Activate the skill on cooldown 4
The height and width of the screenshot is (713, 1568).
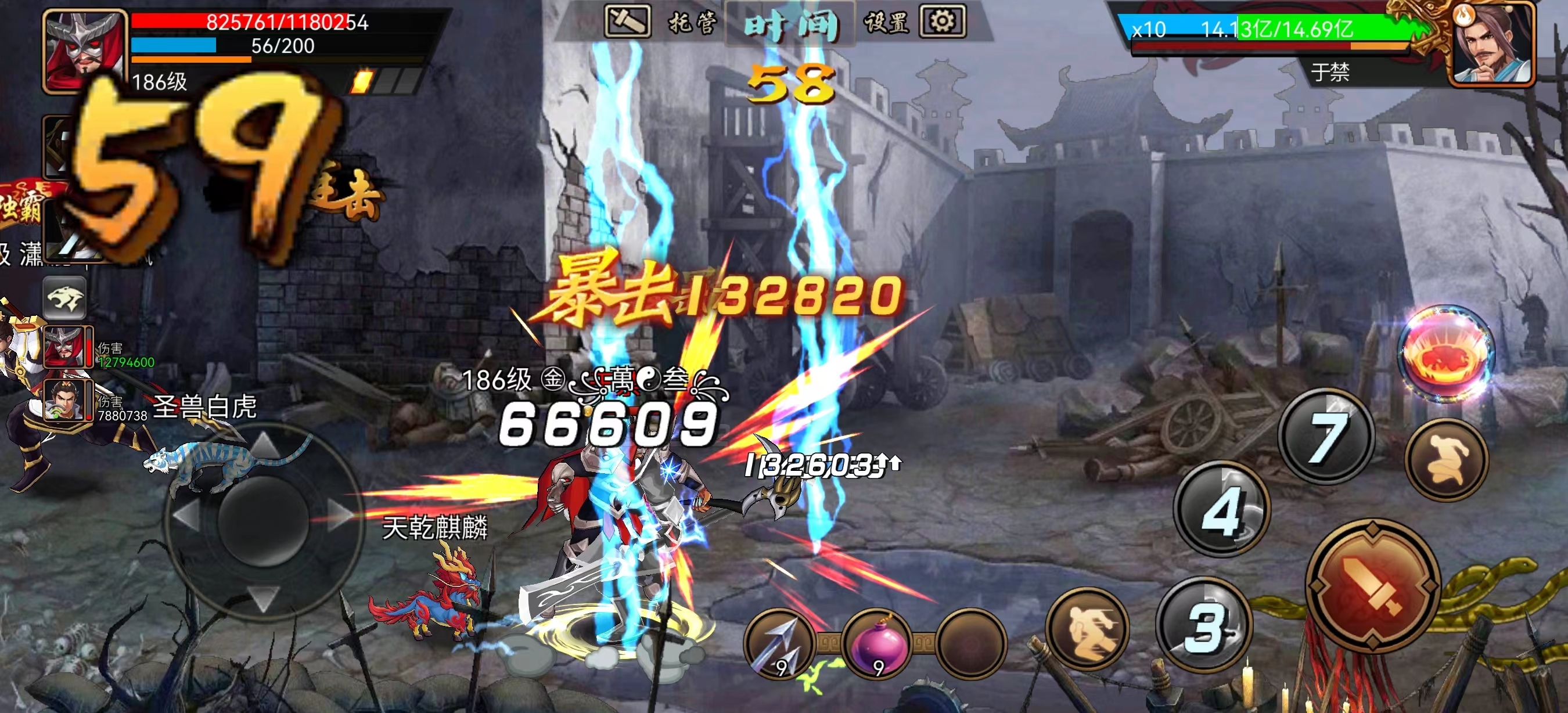pyautogui.click(x=1221, y=509)
